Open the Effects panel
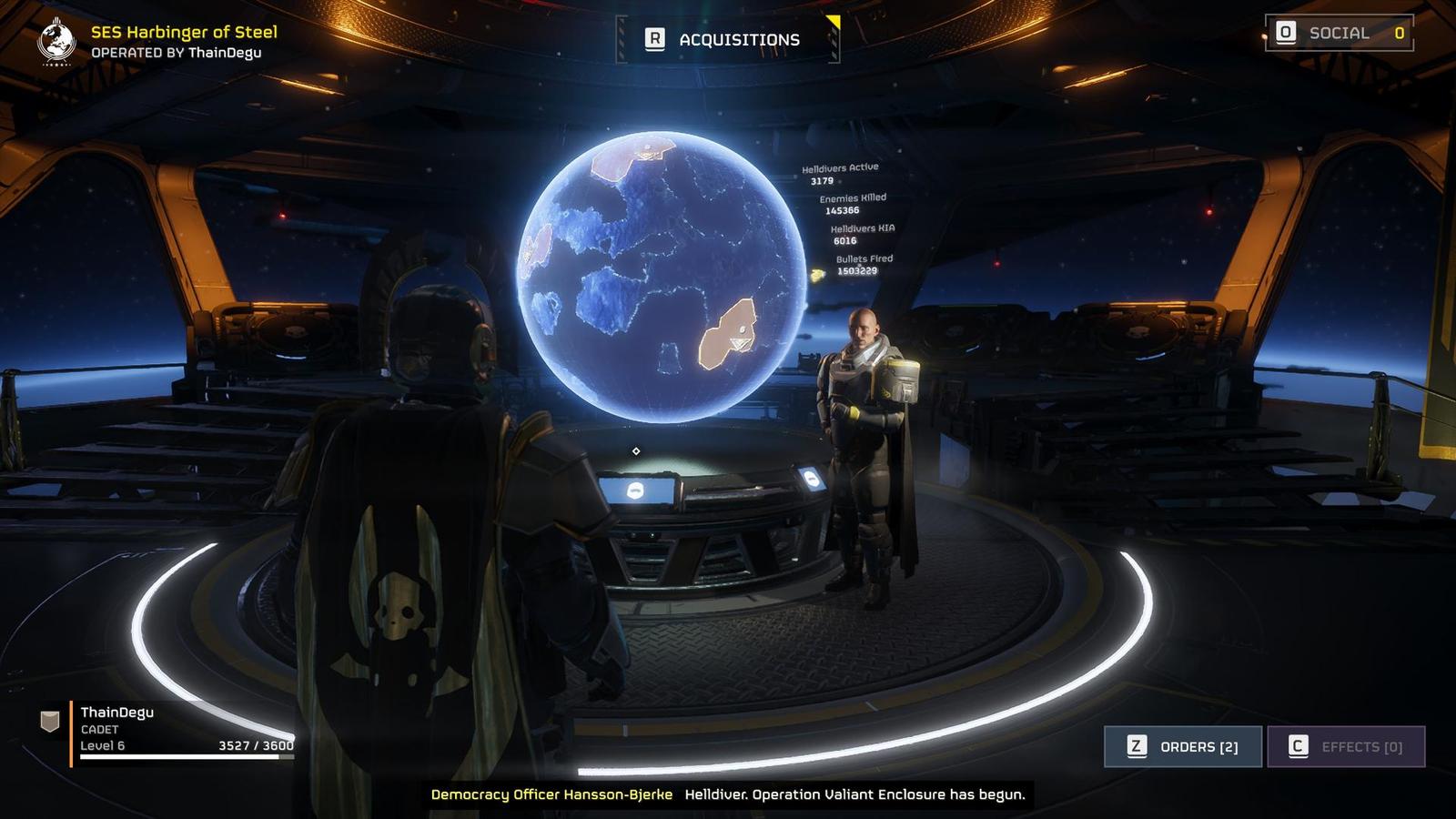Viewport: 1456px width, 819px height. point(1345,747)
